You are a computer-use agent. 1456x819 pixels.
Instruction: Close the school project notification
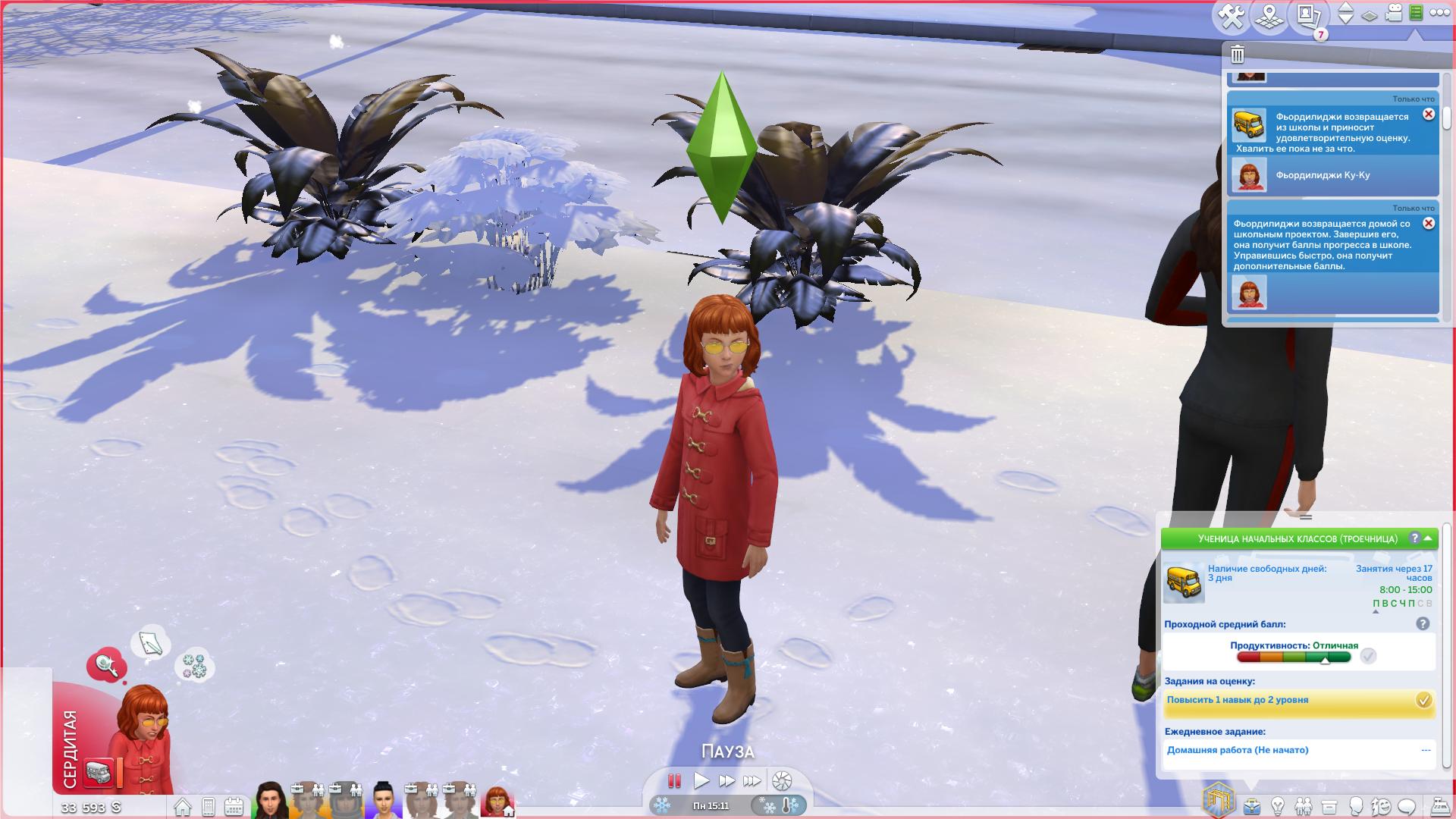pos(1429,224)
